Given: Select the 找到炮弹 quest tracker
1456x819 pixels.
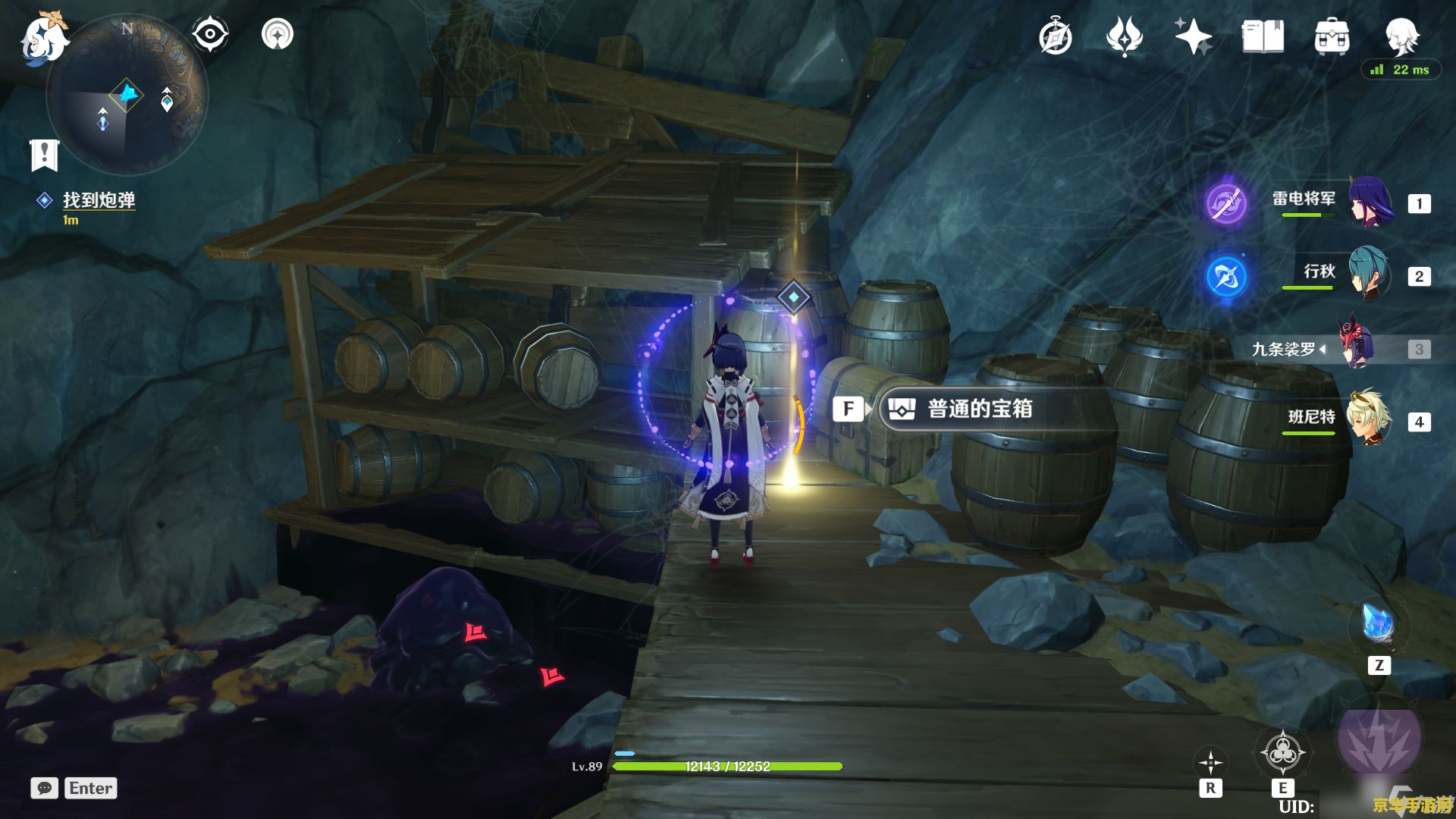Looking at the screenshot, I should 99,200.
